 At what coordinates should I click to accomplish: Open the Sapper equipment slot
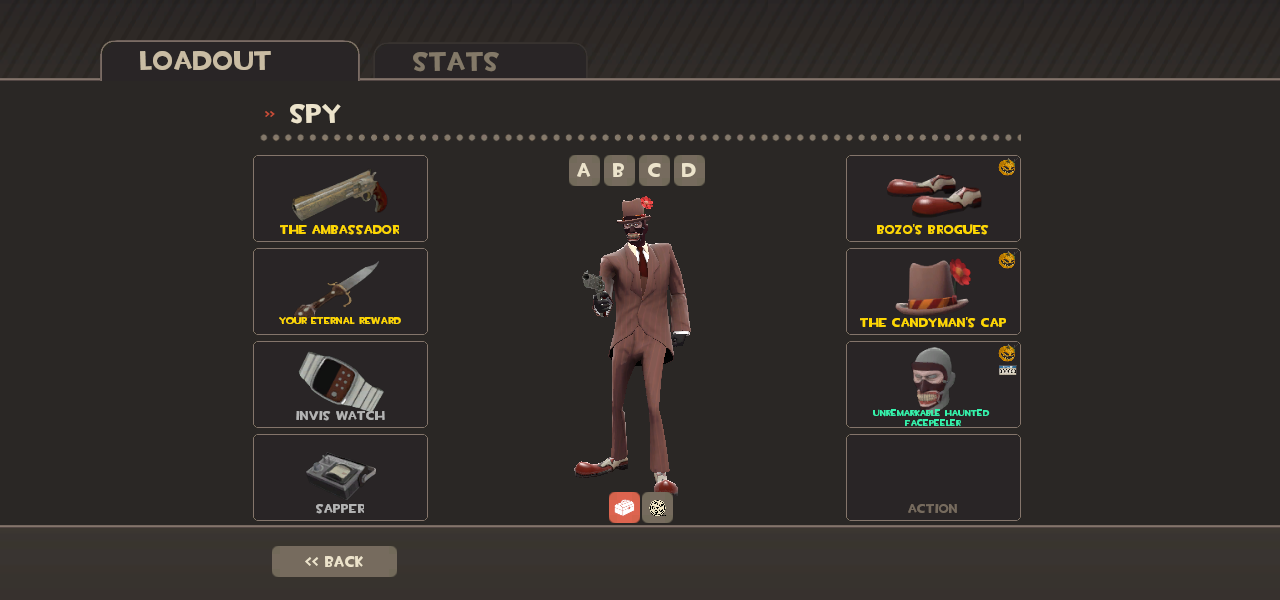click(340, 477)
